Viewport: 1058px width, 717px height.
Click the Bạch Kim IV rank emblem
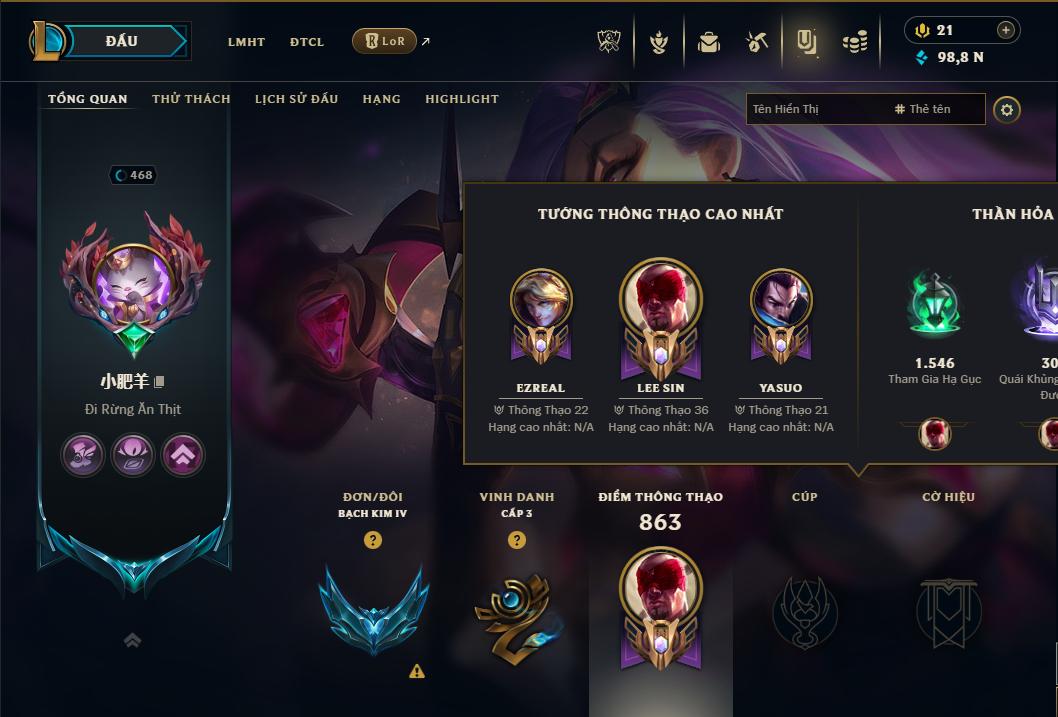pos(373,610)
